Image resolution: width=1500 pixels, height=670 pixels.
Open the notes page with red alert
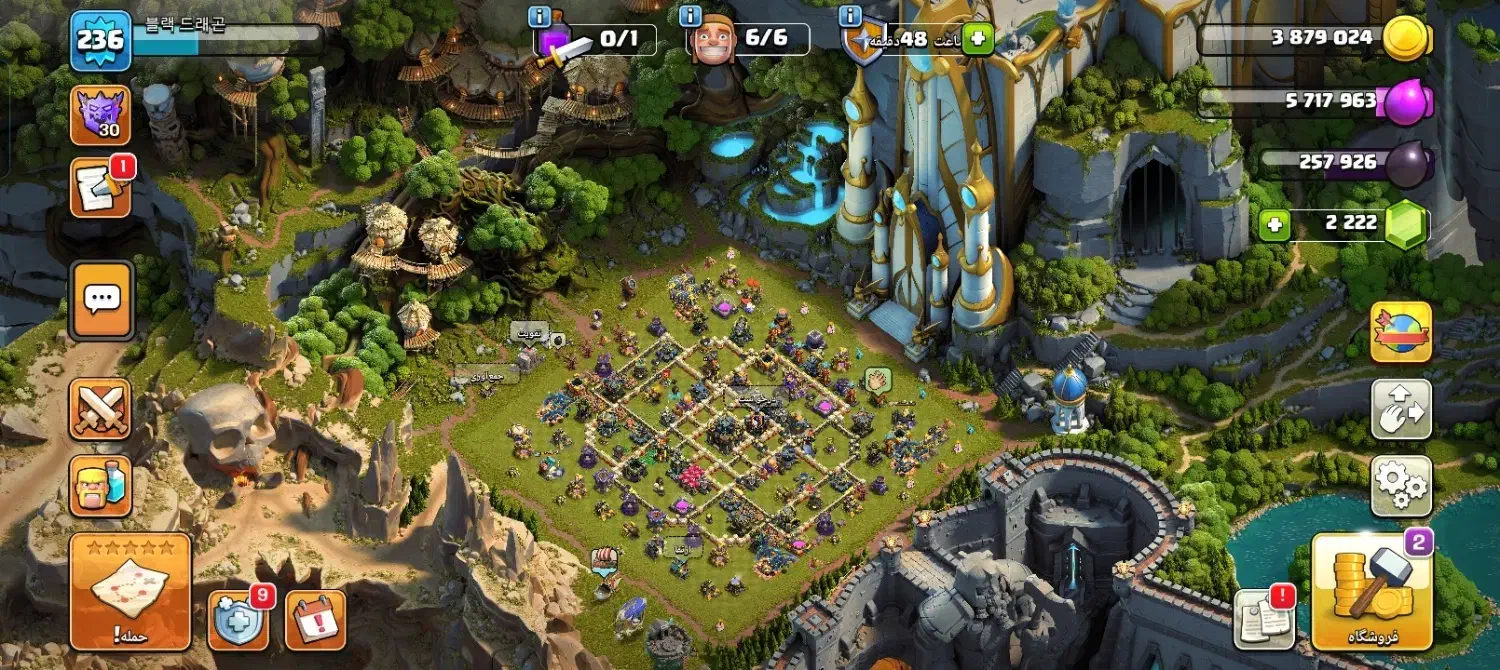1264,619
